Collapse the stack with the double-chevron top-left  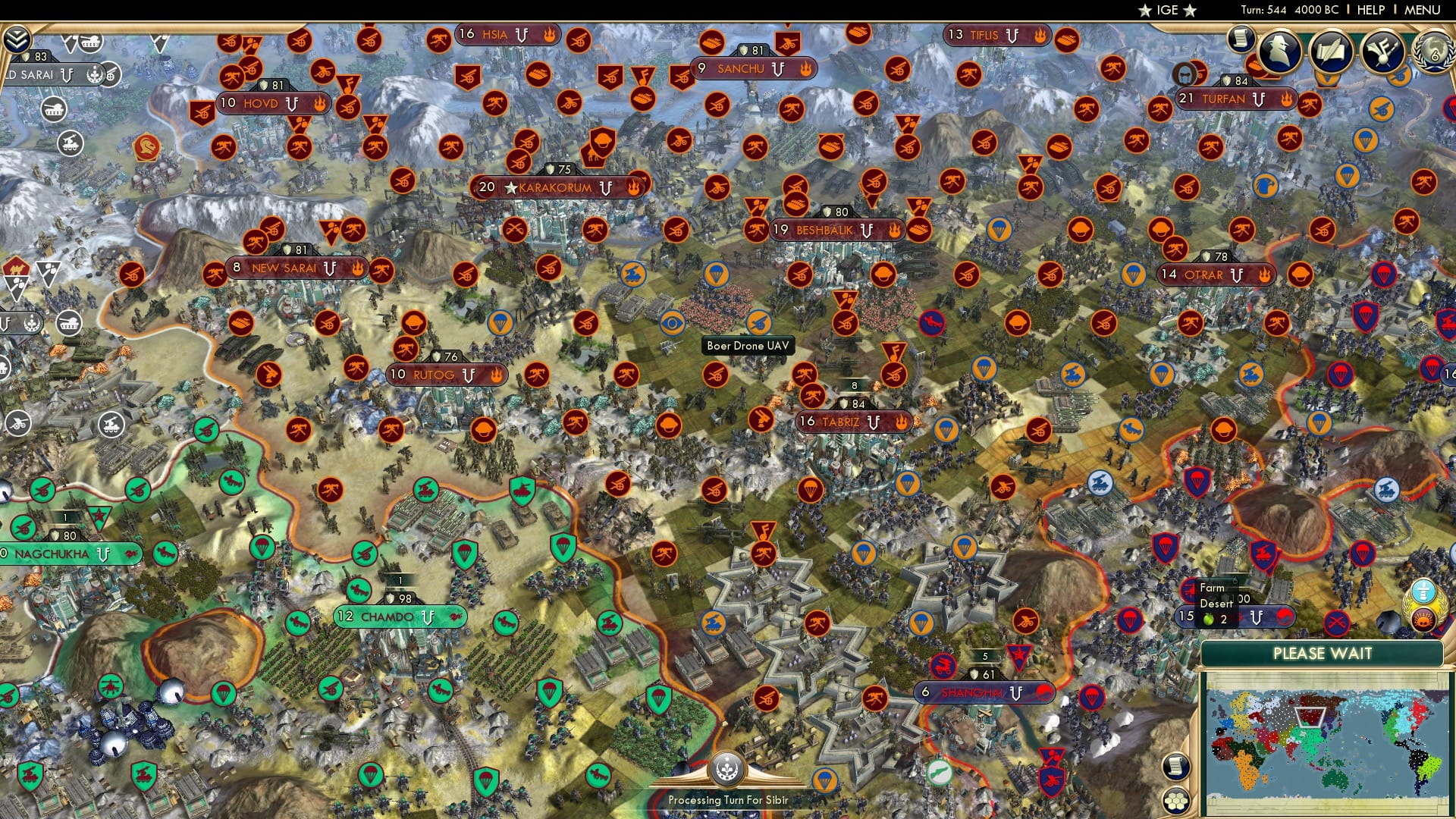(x=15, y=39)
